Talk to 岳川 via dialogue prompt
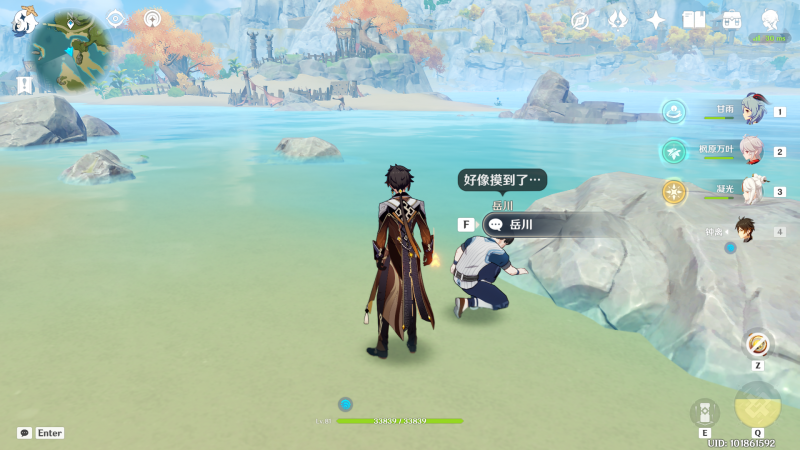Viewport: 800px width, 450px height. pos(521,225)
